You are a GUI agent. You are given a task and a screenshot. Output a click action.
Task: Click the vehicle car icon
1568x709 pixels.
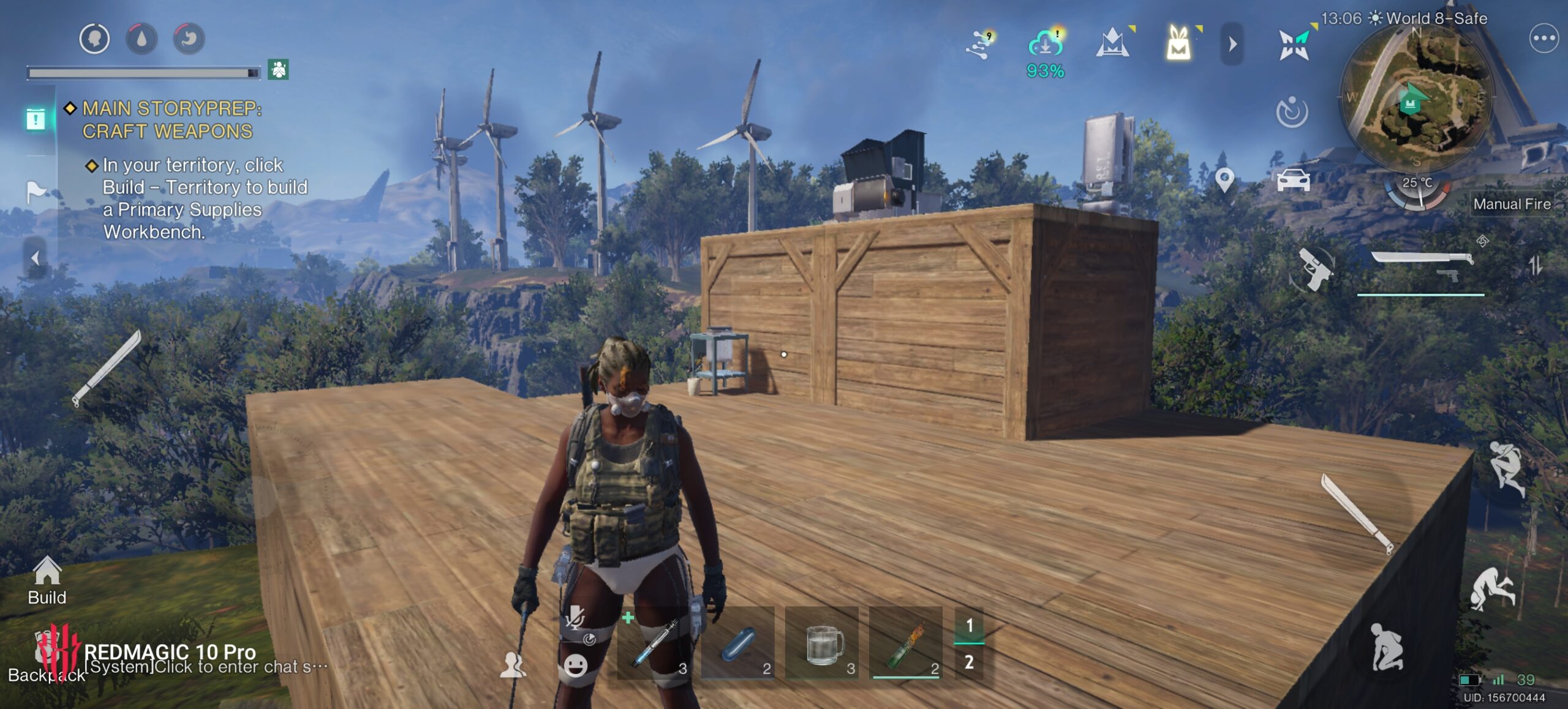(1293, 180)
